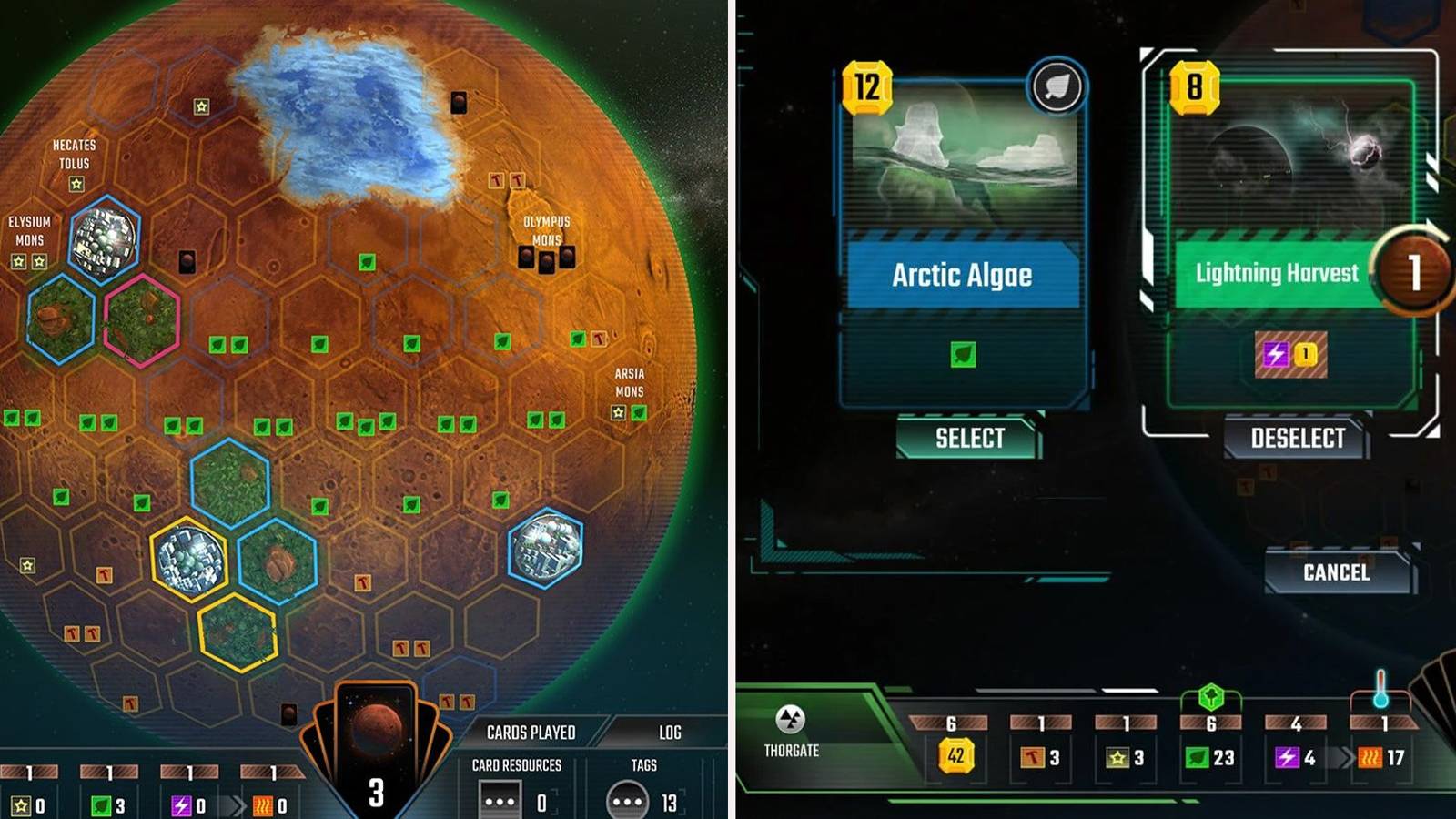Select the Thorgate corporation logo
The image size is (1456, 819).
[791, 718]
